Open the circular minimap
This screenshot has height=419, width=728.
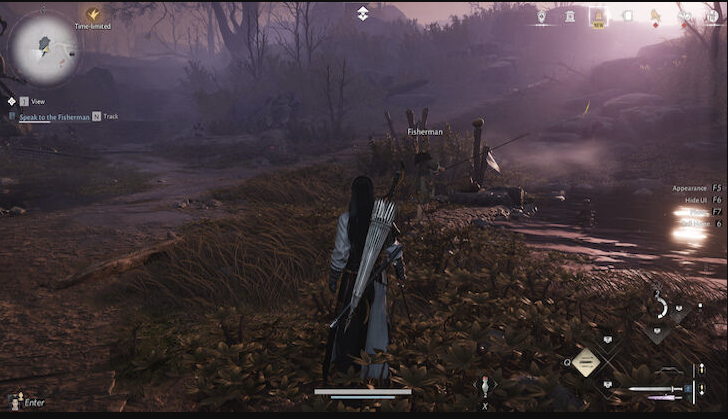pos(46,48)
